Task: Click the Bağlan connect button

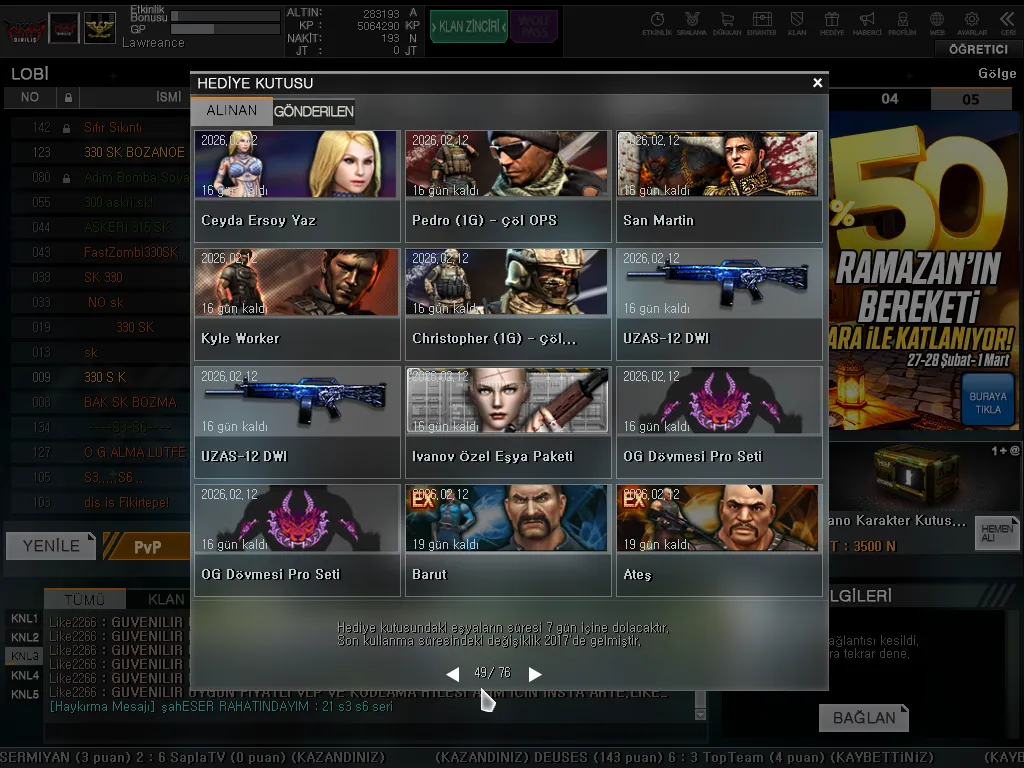Action: click(863, 717)
